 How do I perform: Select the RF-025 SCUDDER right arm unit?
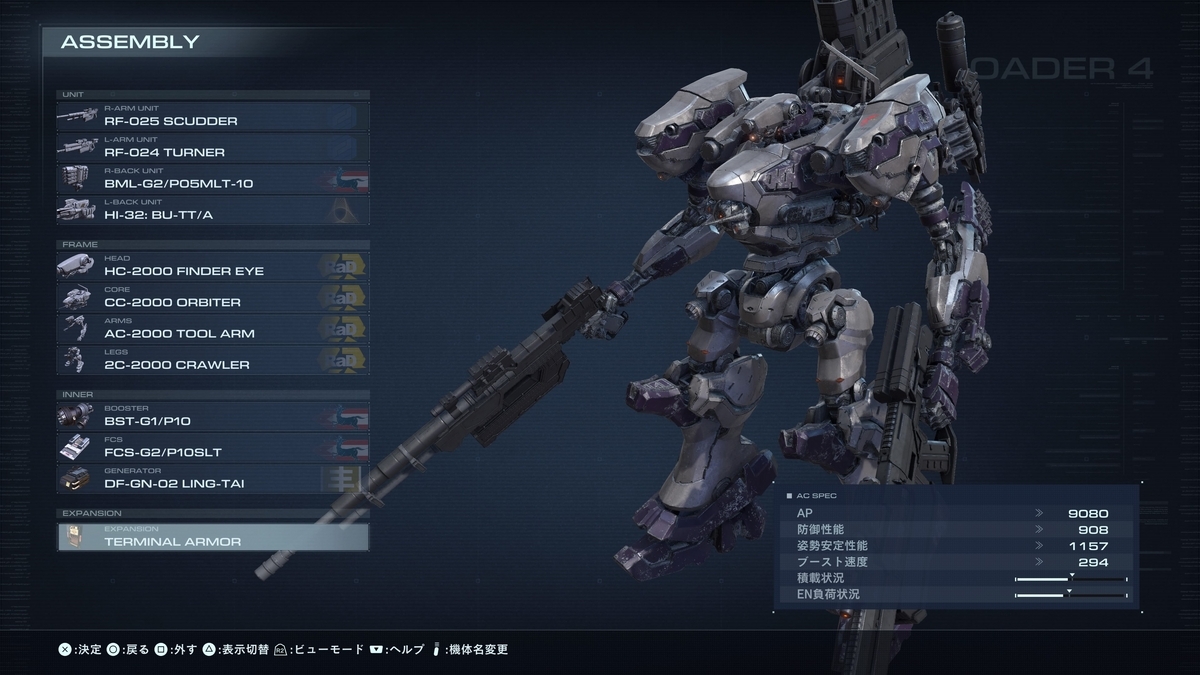click(x=212, y=116)
